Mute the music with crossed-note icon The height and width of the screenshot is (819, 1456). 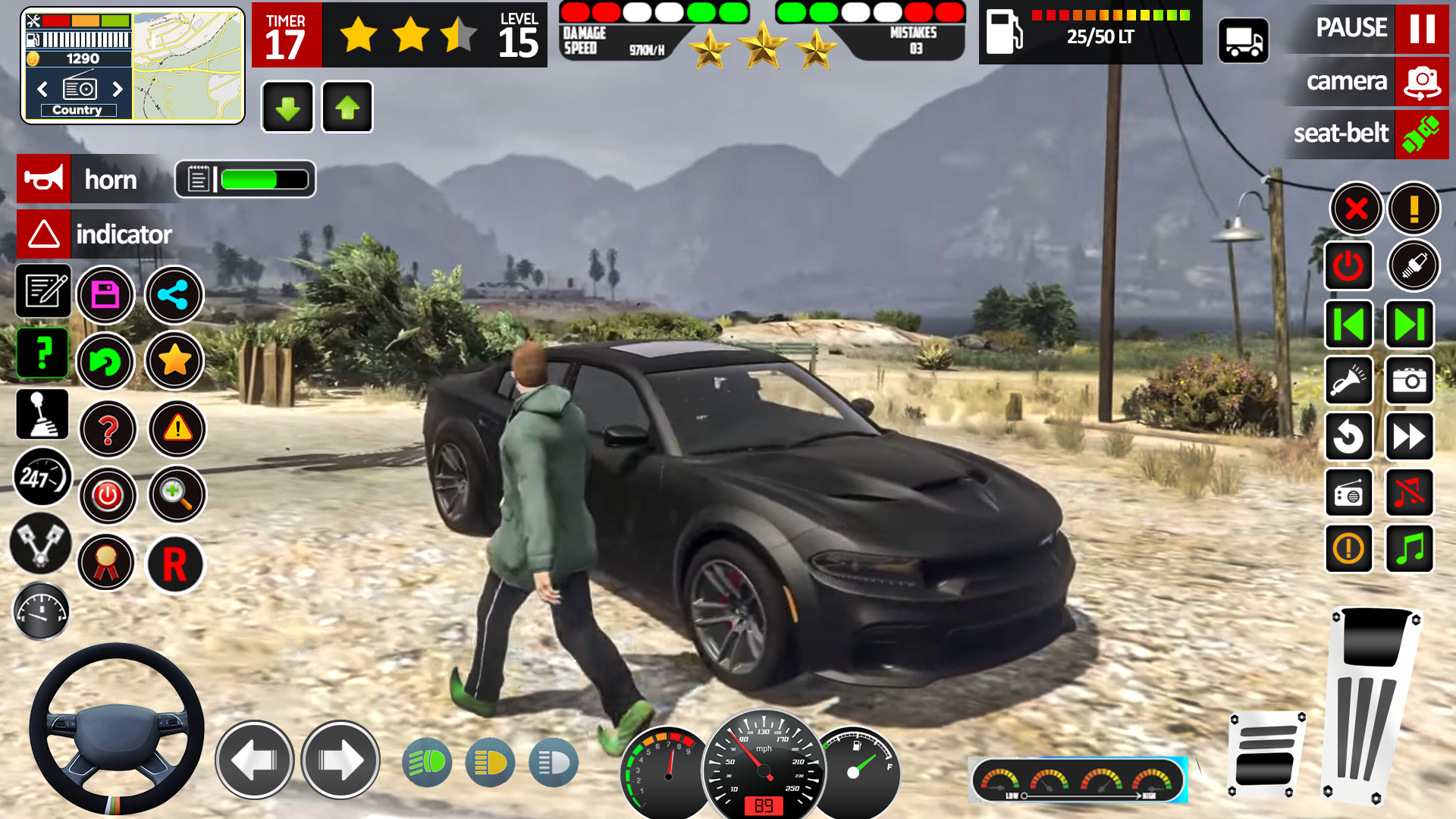pos(1409,493)
